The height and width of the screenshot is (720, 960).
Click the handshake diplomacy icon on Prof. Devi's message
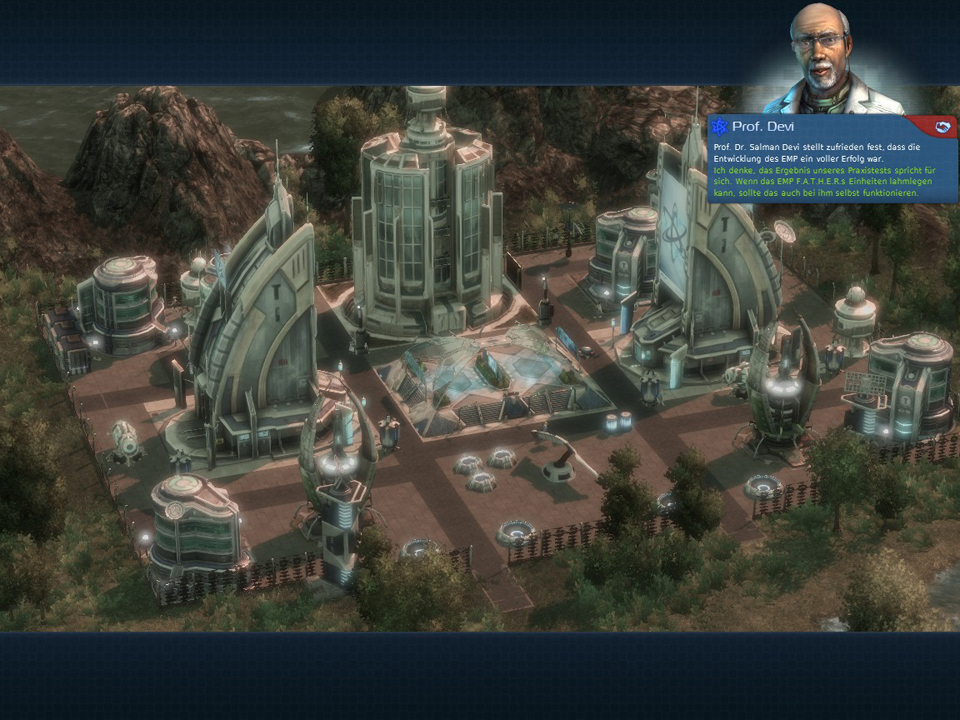click(942, 126)
